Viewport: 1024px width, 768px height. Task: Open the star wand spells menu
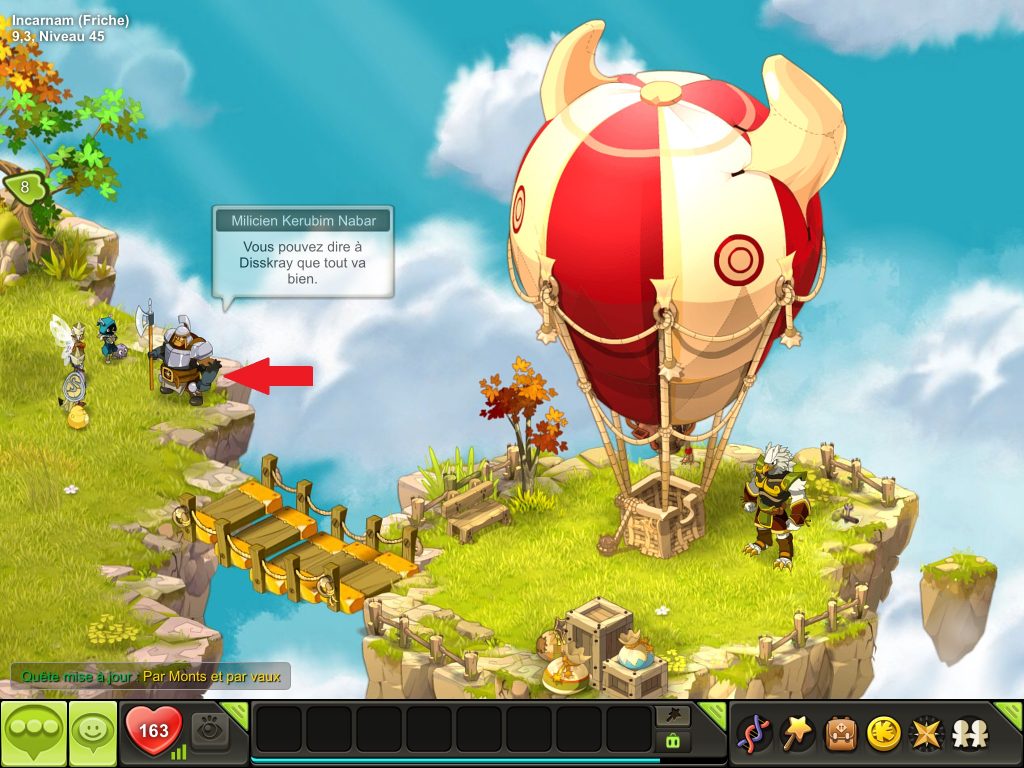[x=796, y=734]
